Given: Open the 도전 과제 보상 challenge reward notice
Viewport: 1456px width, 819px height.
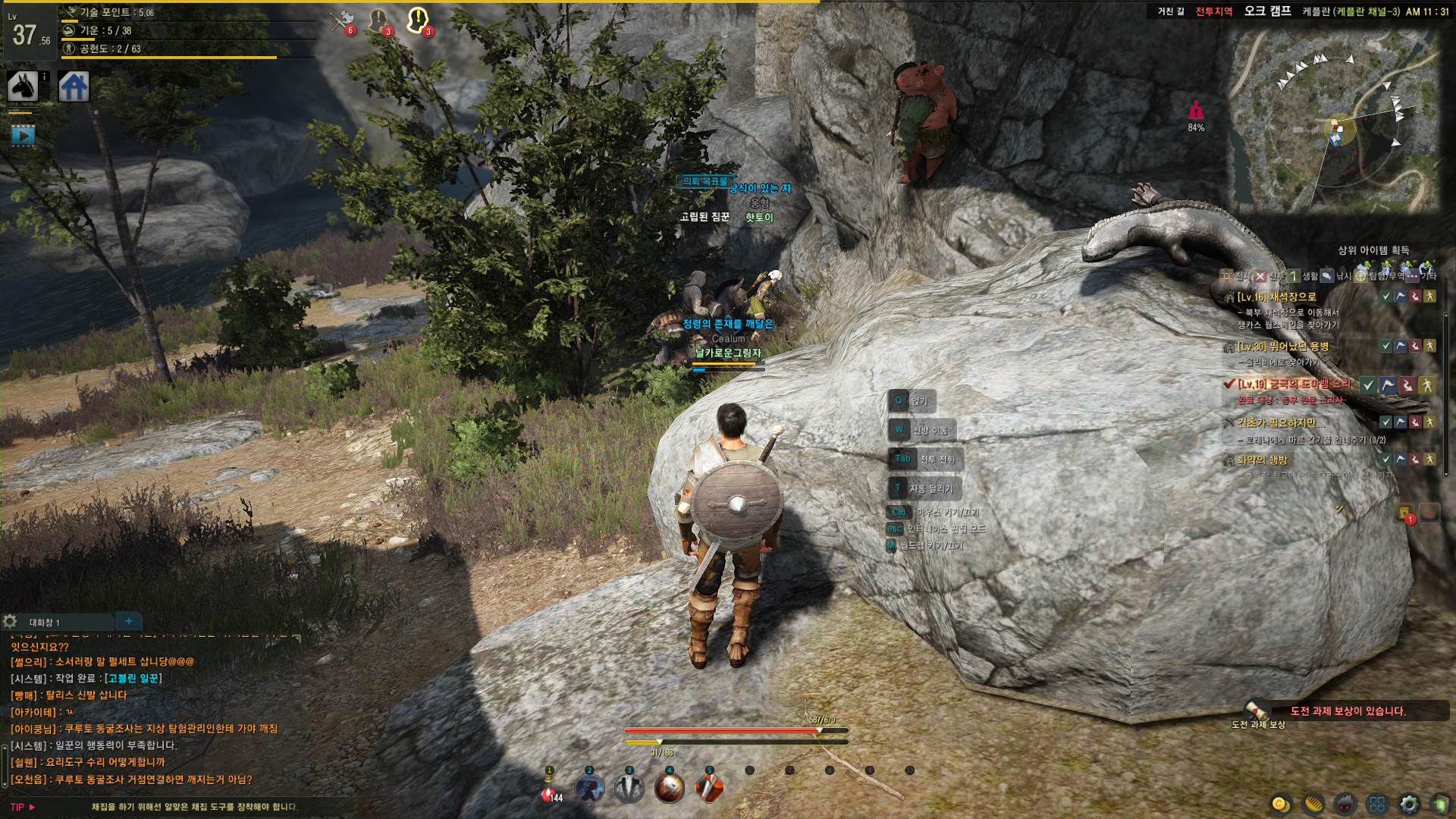Looking at the screenshot, I should pos(1347,711).
